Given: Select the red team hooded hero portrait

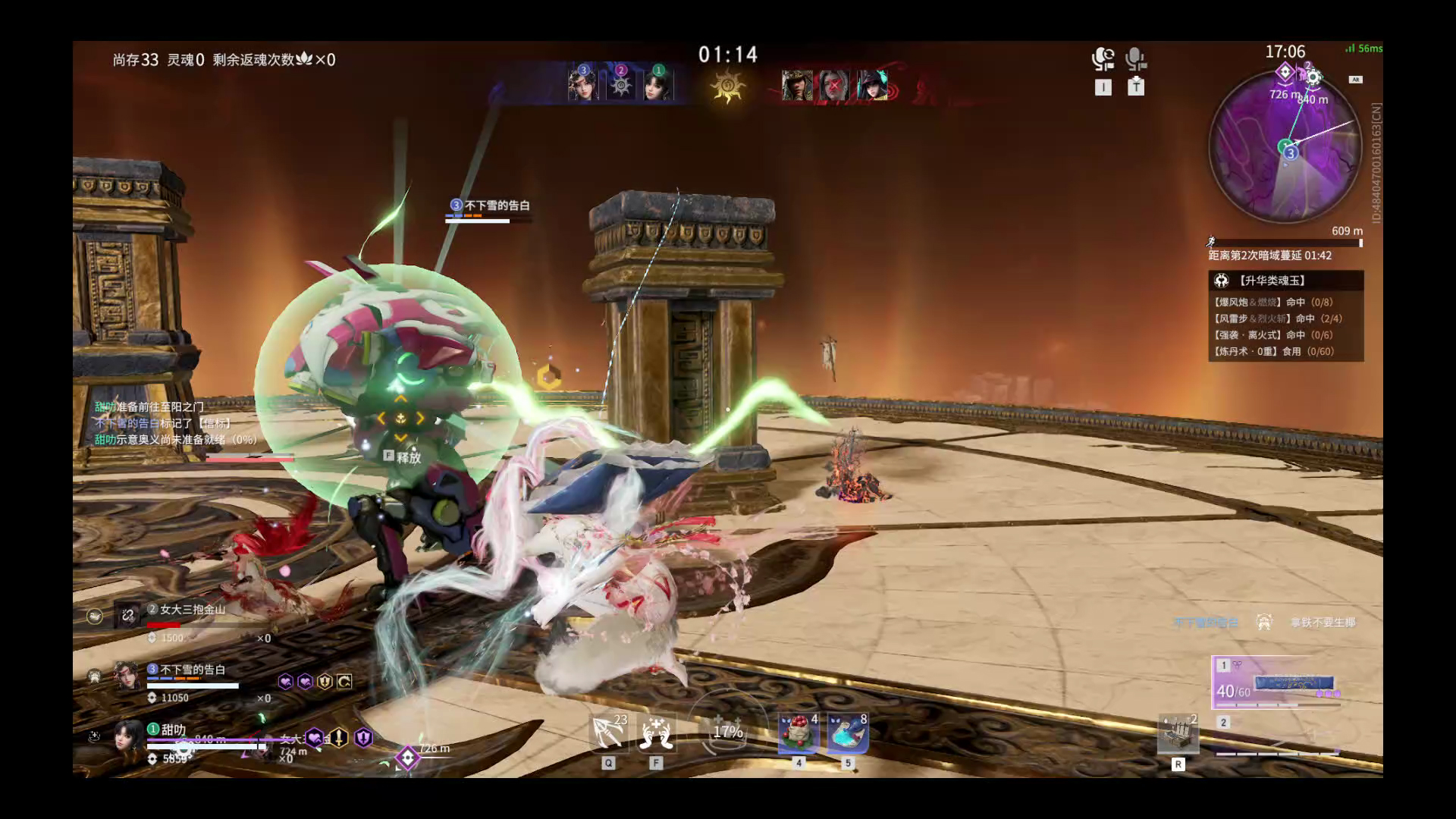Looking at the screenshot, I should [797, 86].
